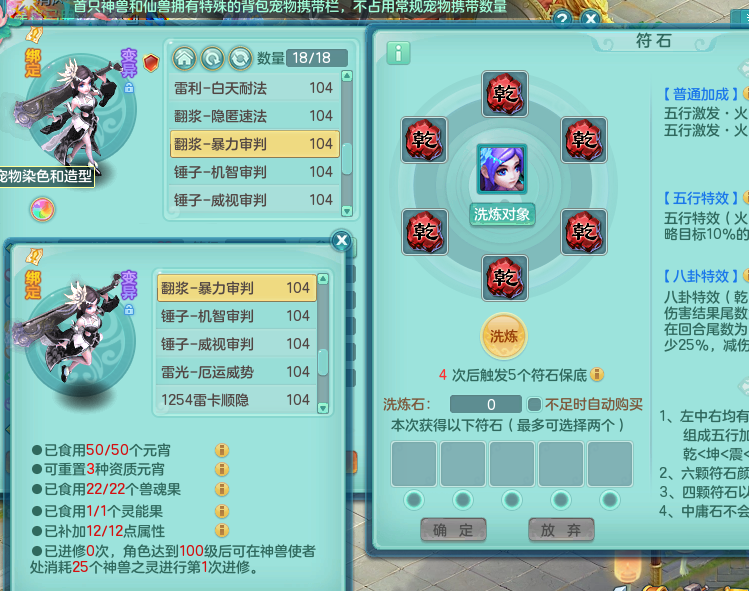Image resolution: width=749 pixels, height=591 pixels.
Task: Click the gold 洗炼 refine button
Action: click(502, 336)
